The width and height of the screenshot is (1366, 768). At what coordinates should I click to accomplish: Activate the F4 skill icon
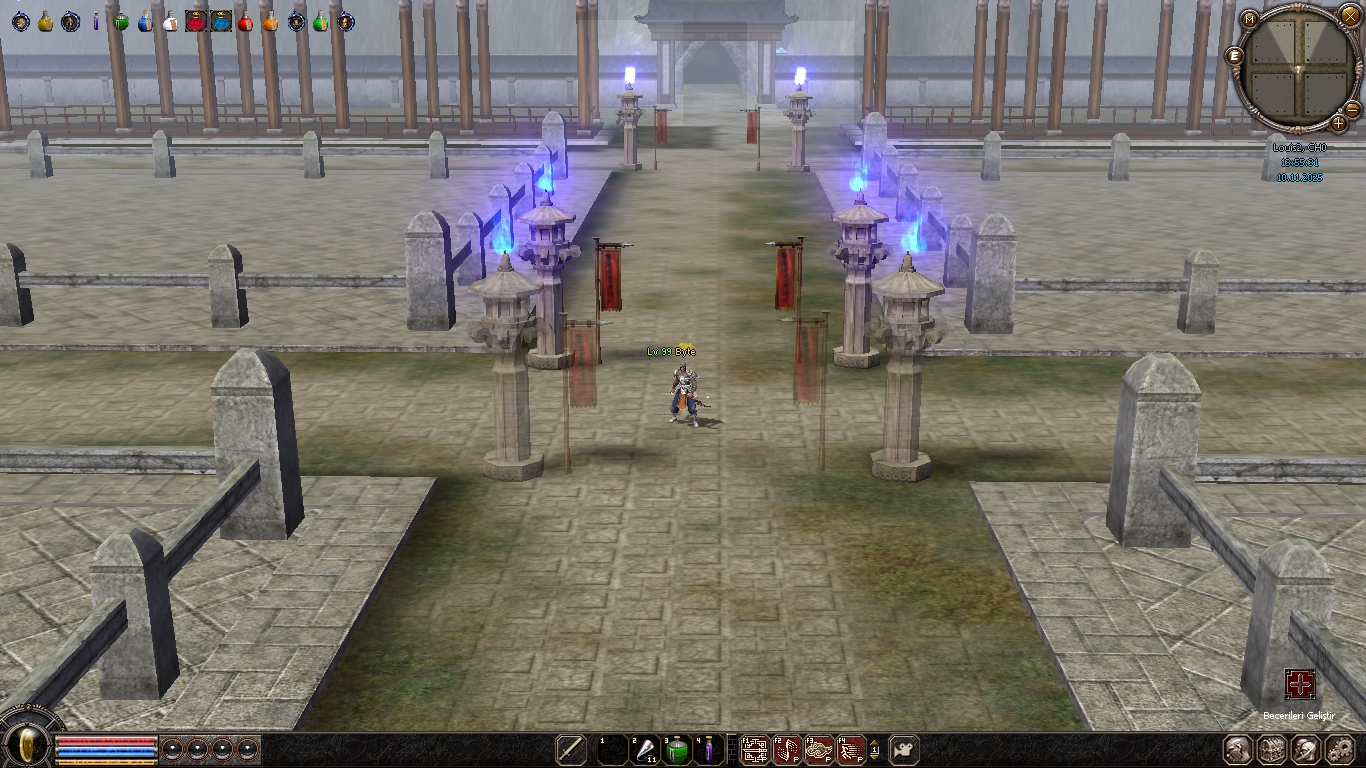pos(851,750)
